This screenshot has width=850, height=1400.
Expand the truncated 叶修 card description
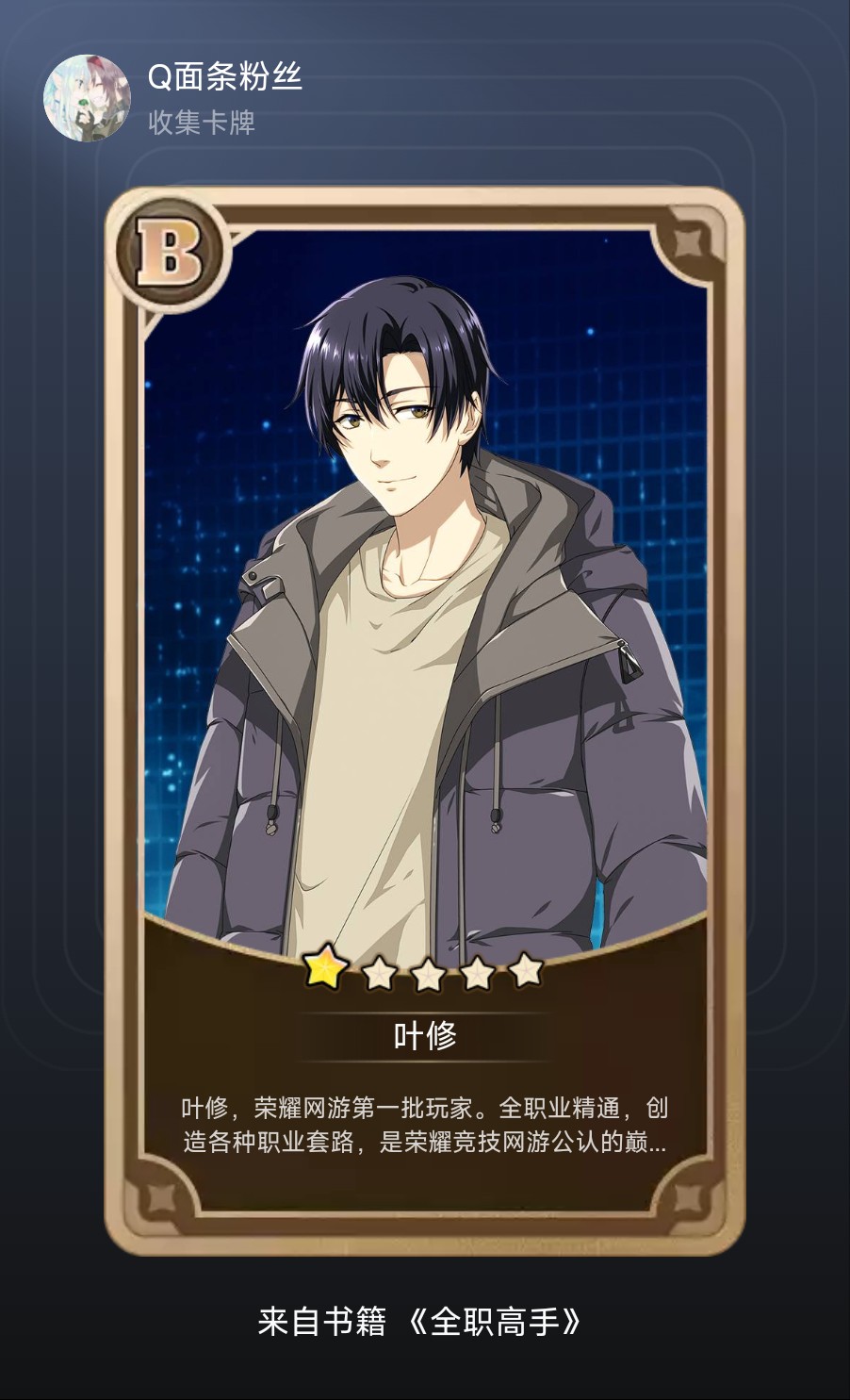pyautogui.click(x=424, y=1125)
